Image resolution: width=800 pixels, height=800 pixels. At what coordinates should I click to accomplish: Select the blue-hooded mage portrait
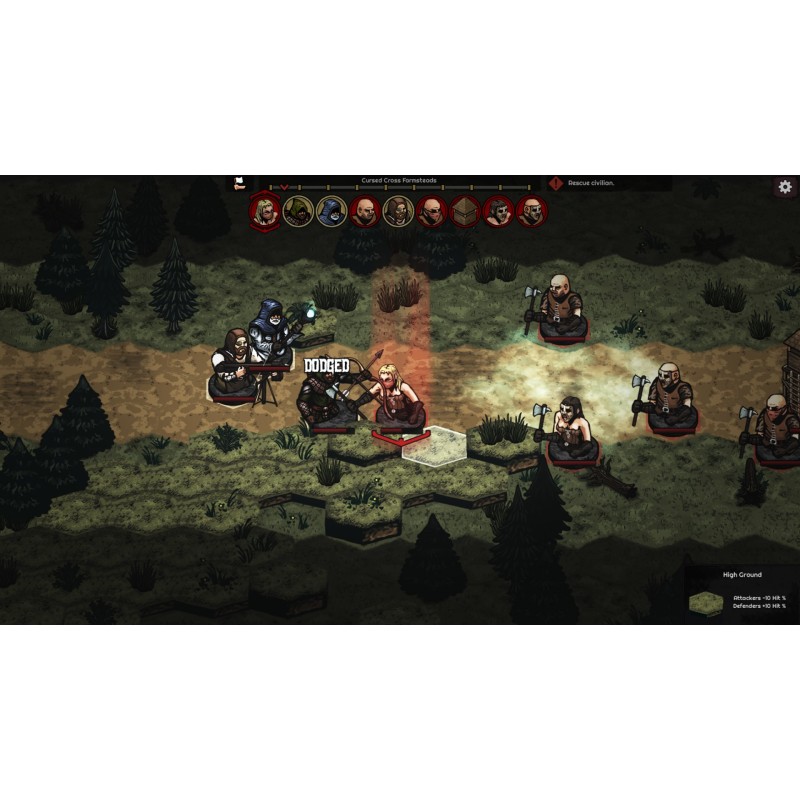tap(331, 210)
